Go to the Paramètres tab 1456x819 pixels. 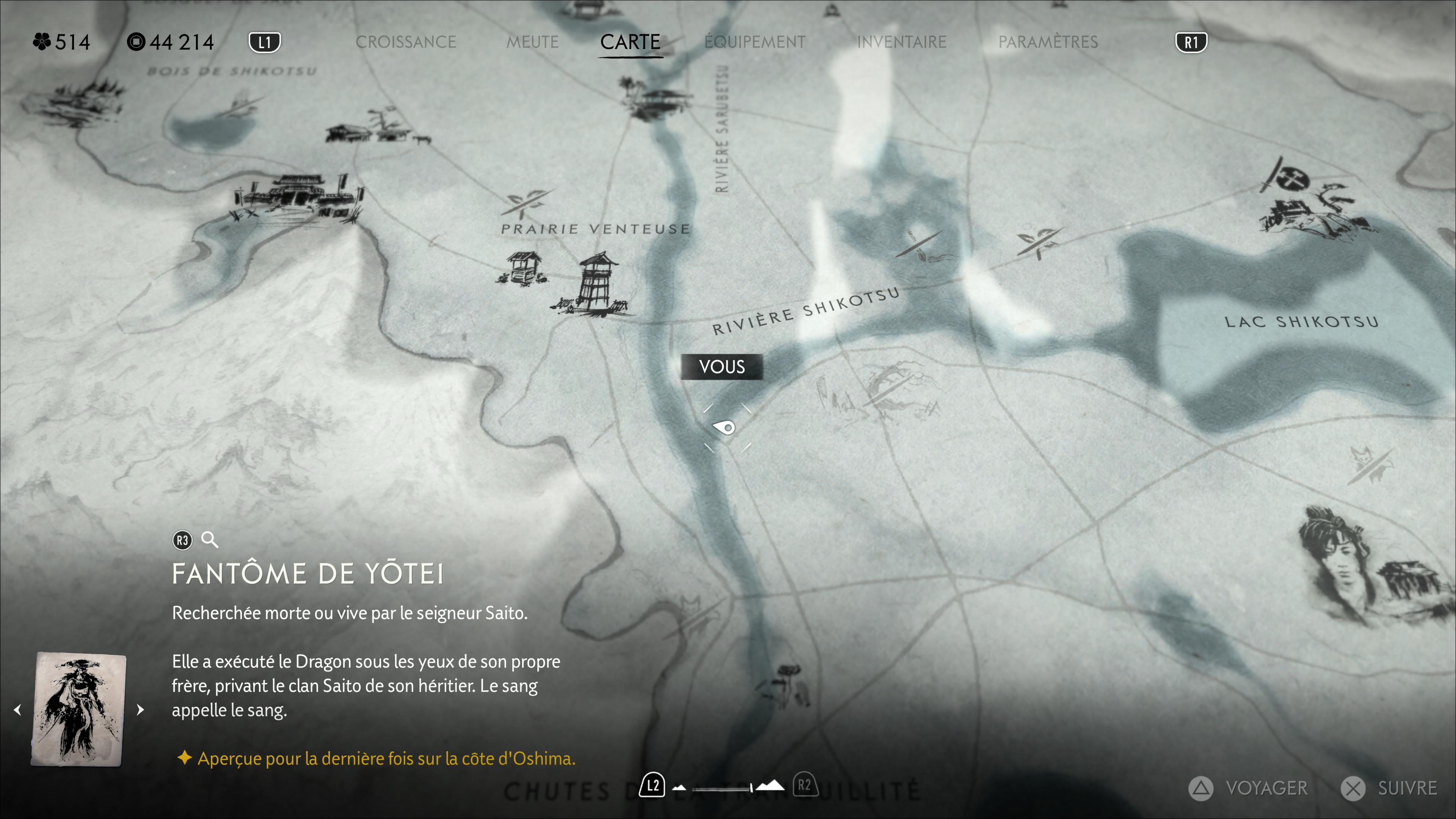pos(1048,42)
